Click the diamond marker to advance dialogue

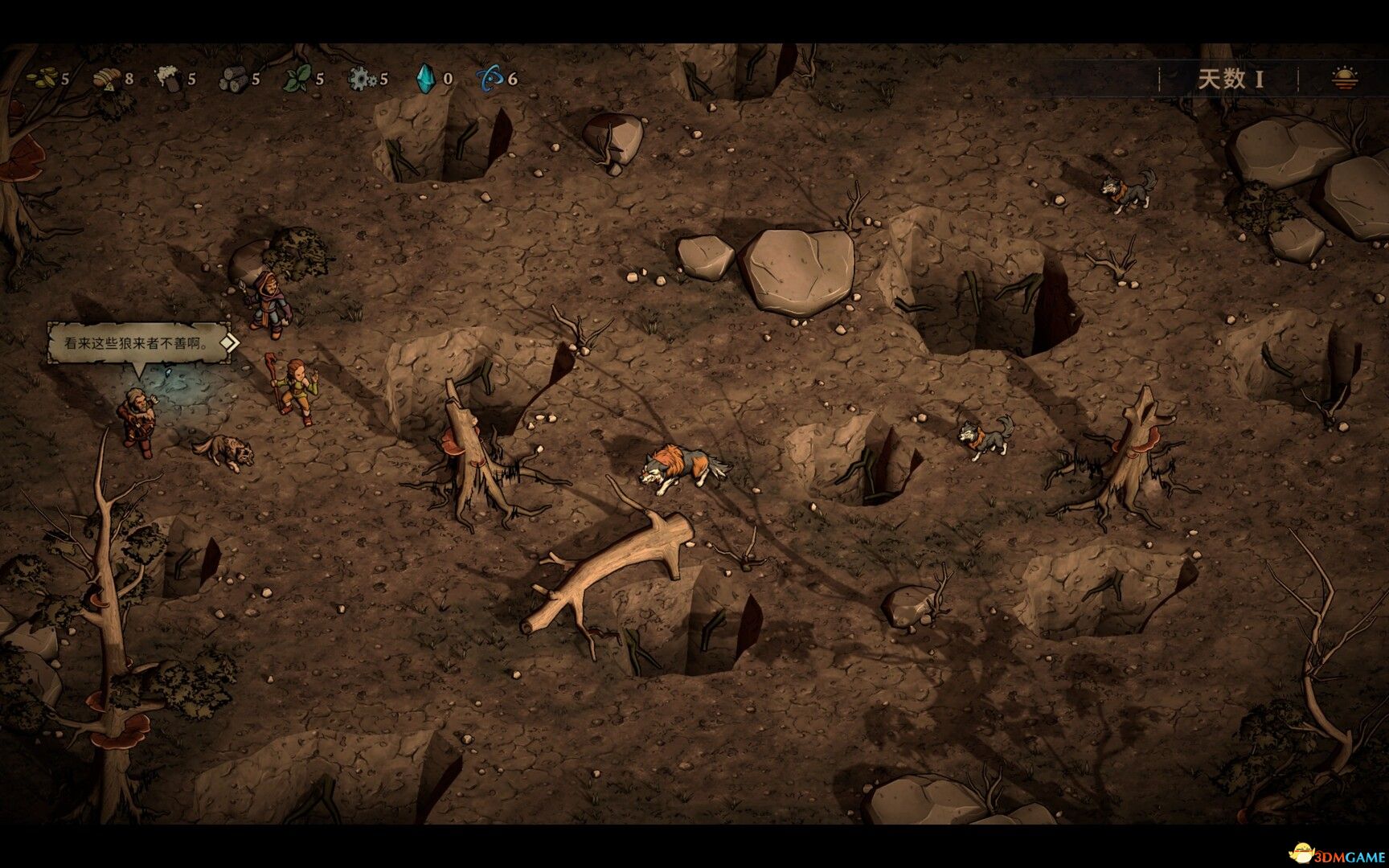pos(230,344)
